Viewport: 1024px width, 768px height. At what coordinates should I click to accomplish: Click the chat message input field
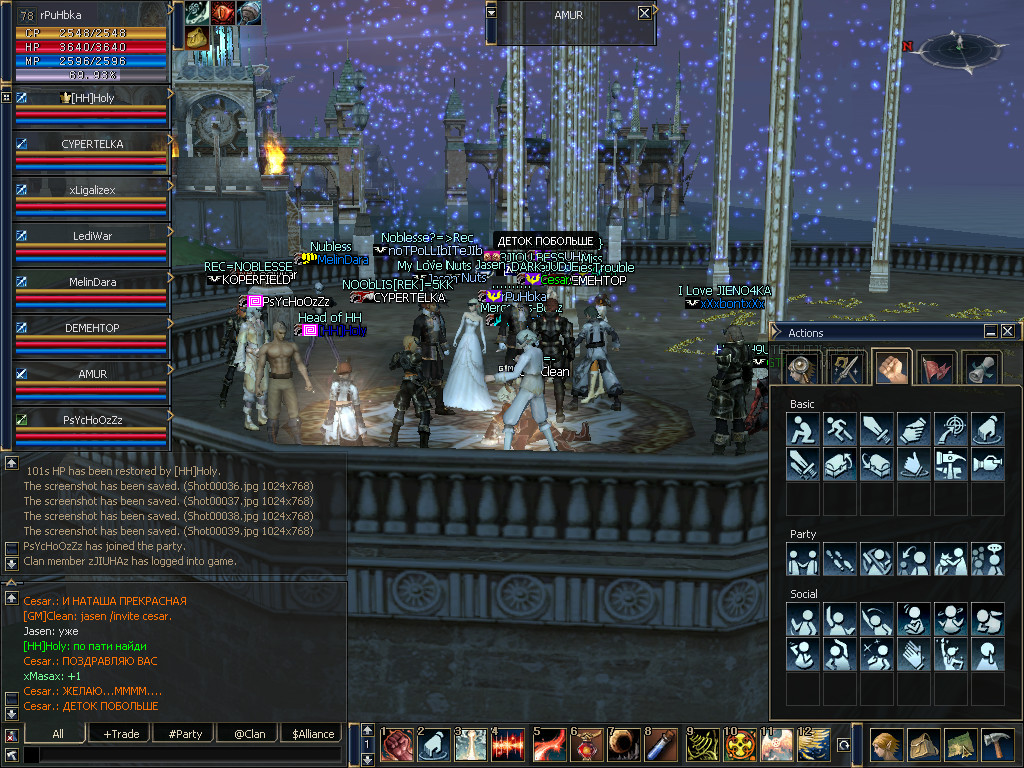(180, 755)
